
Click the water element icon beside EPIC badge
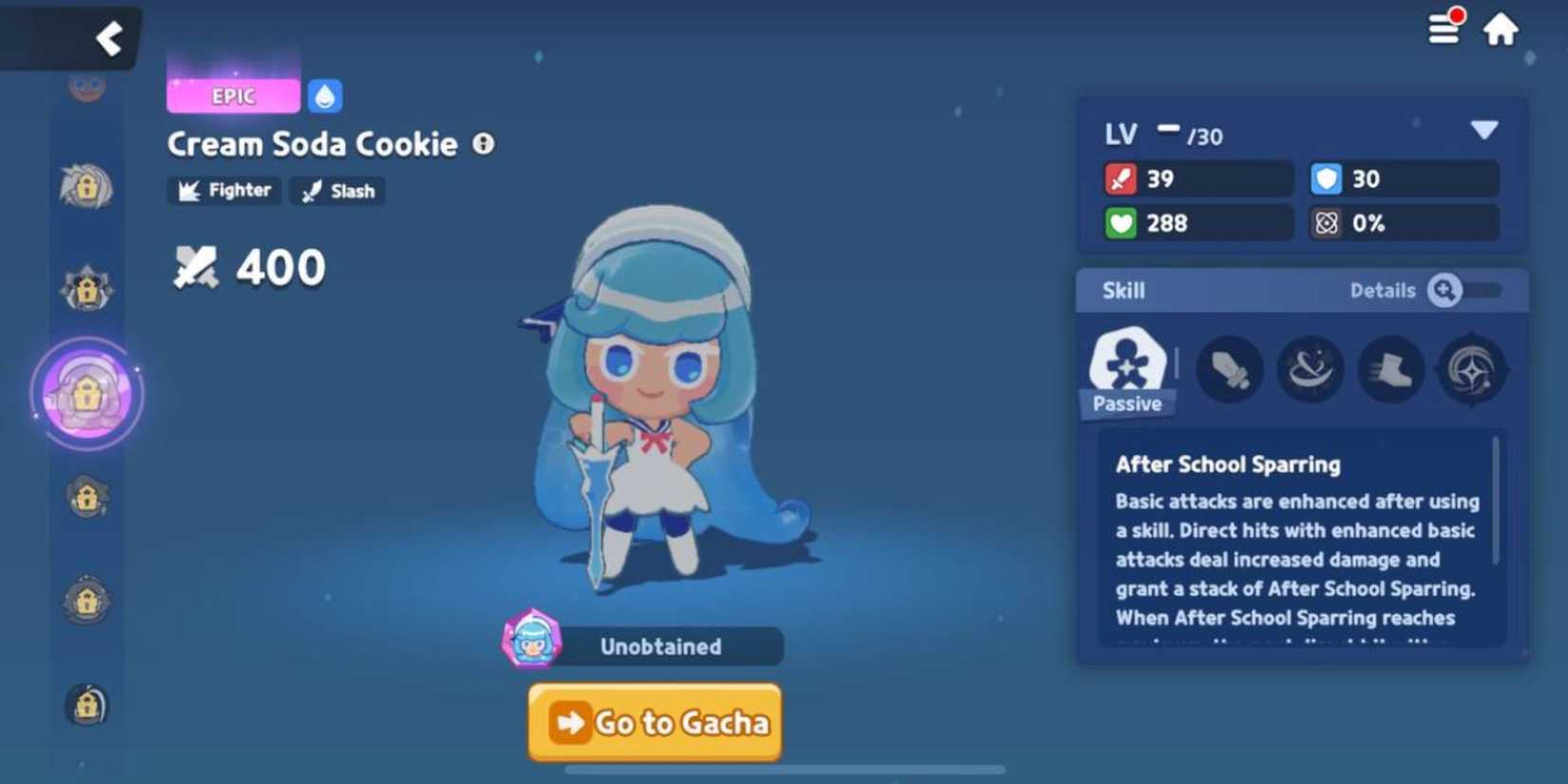click(x=324, y=95)
